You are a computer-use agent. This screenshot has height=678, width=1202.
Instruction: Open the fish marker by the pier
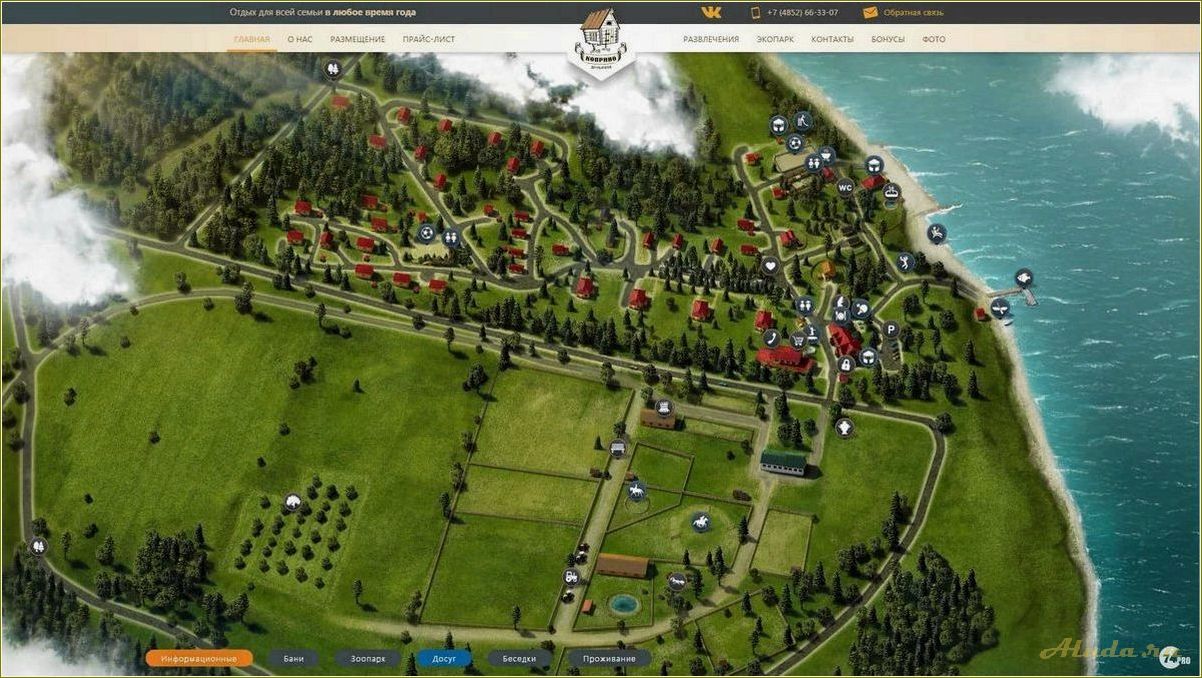point(1023,277)
